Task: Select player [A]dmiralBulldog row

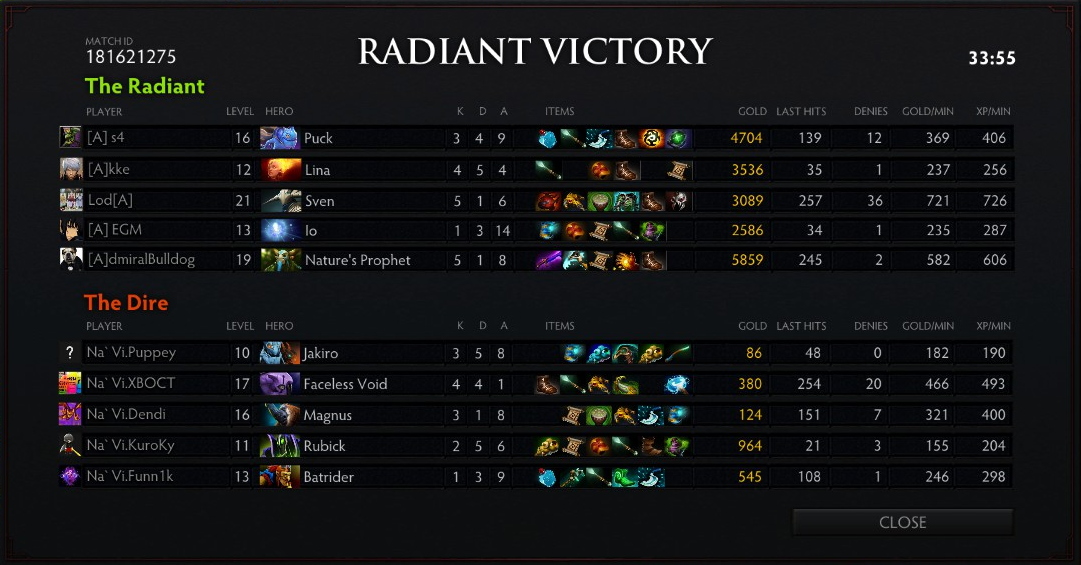Action: click(x=140, y=260)
